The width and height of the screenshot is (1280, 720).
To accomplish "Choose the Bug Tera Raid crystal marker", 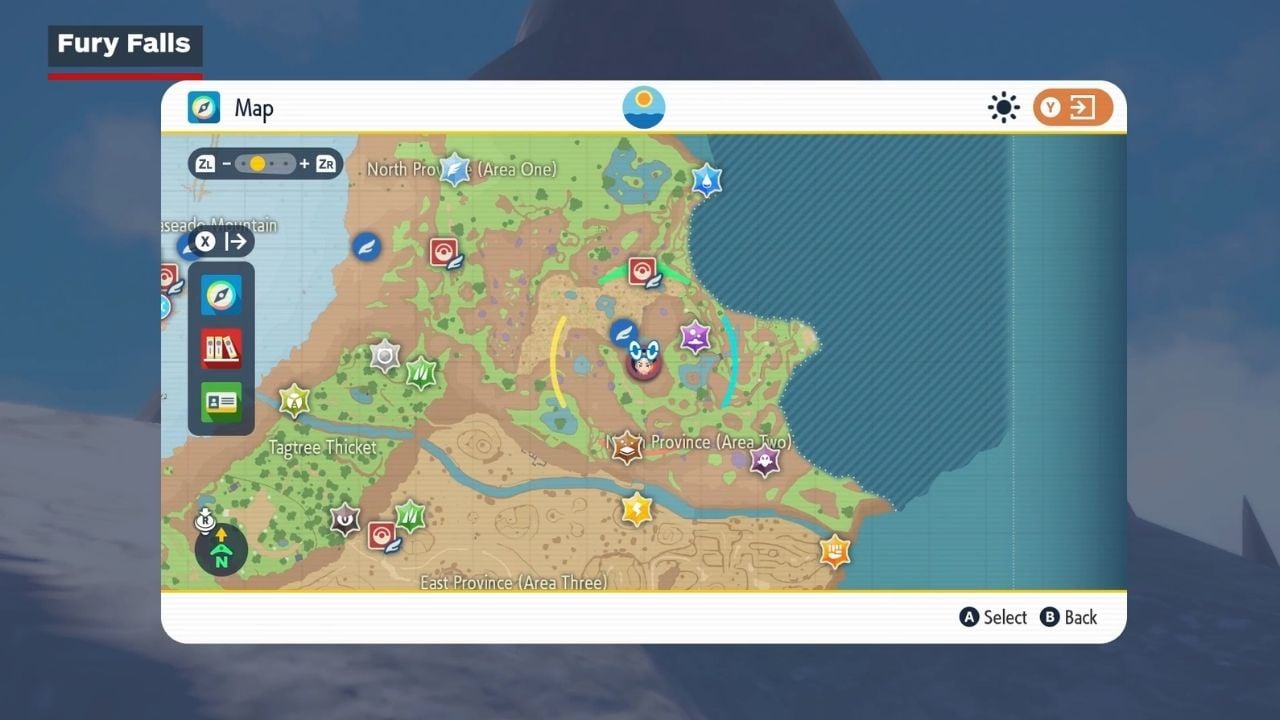I will (294, 401).
